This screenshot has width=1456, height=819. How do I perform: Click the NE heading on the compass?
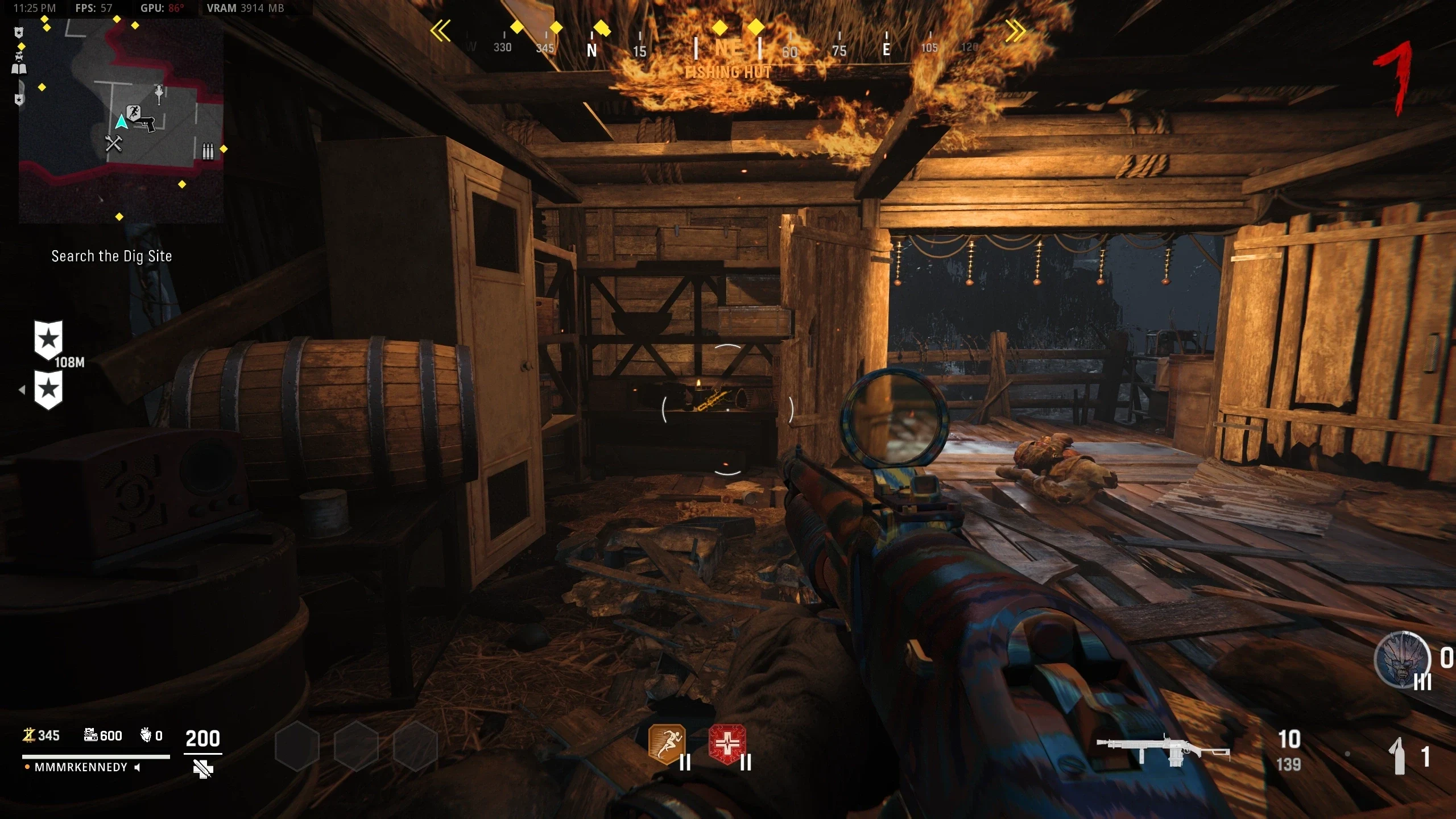728,49
